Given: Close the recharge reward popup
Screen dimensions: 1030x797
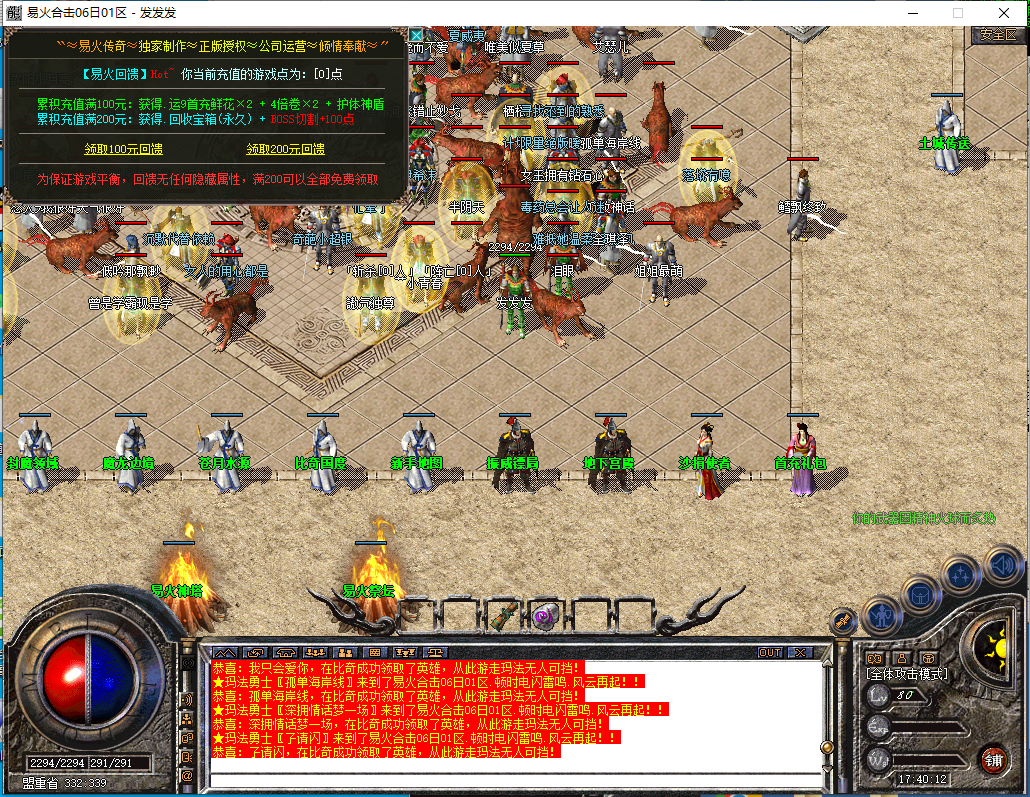Looking at the screenshot, I should (416, 35).
